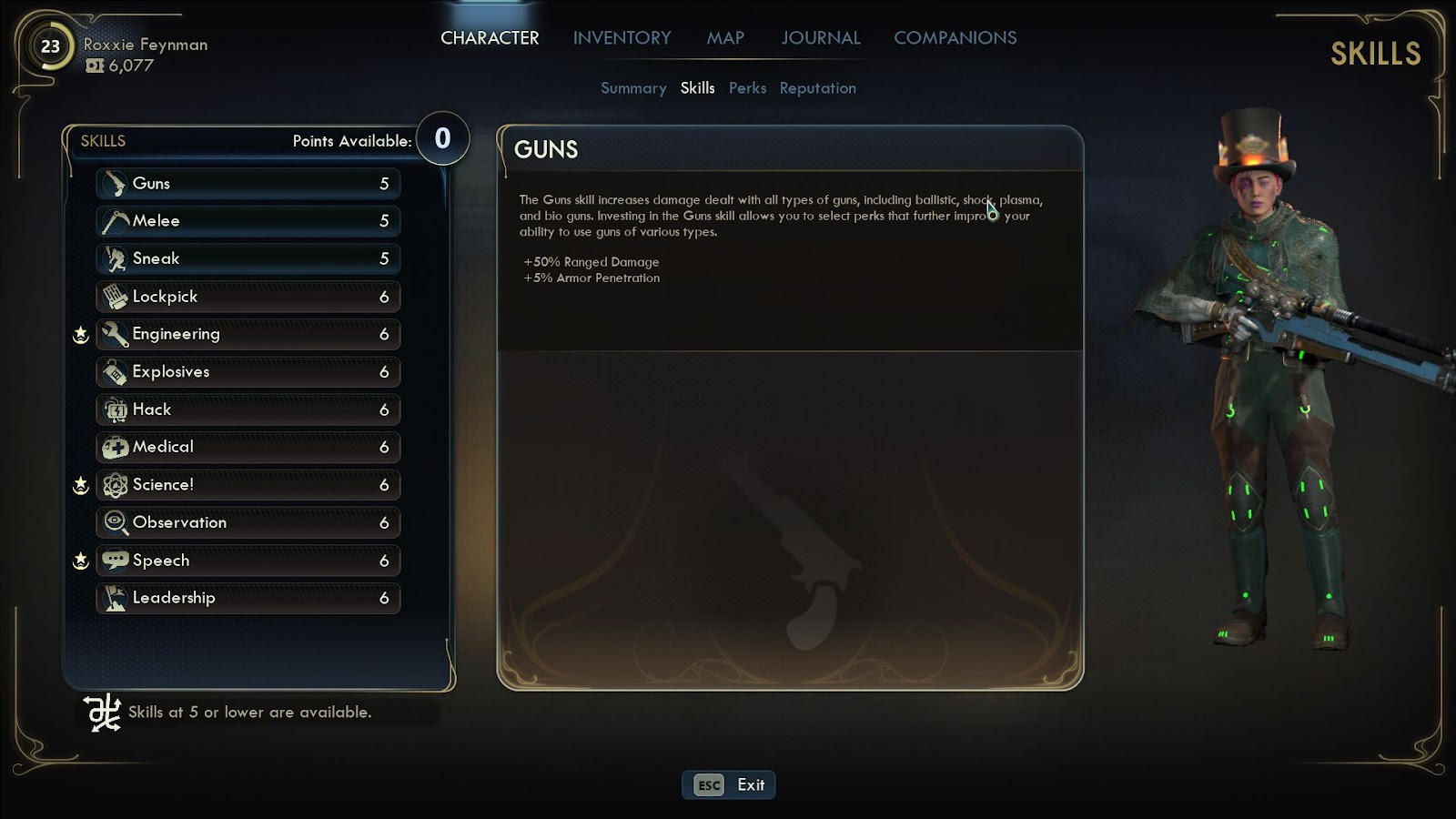
Task: Show the Summary sub-tab
Action: pos(633,88)
